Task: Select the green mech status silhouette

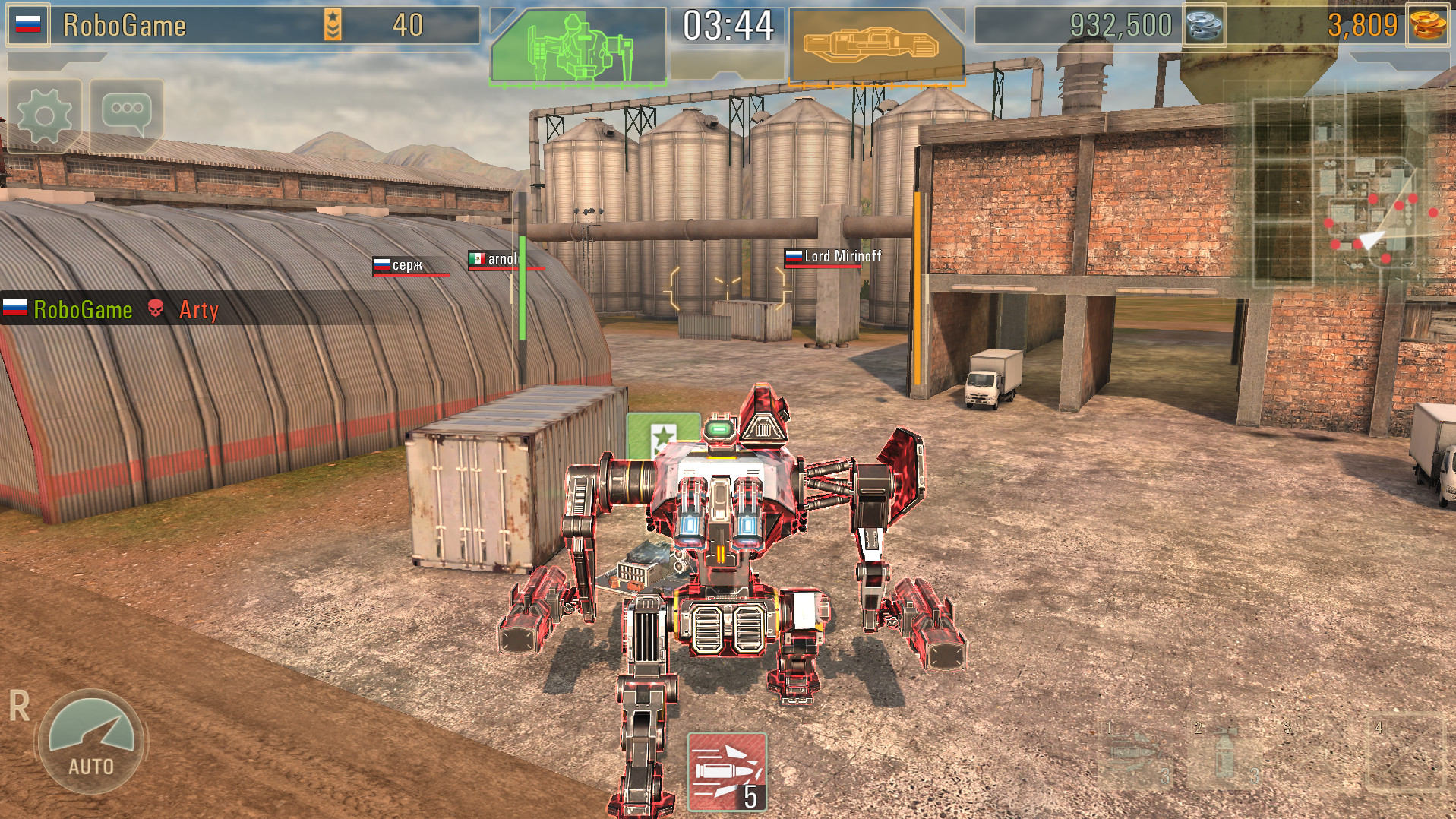Action: 581,42
